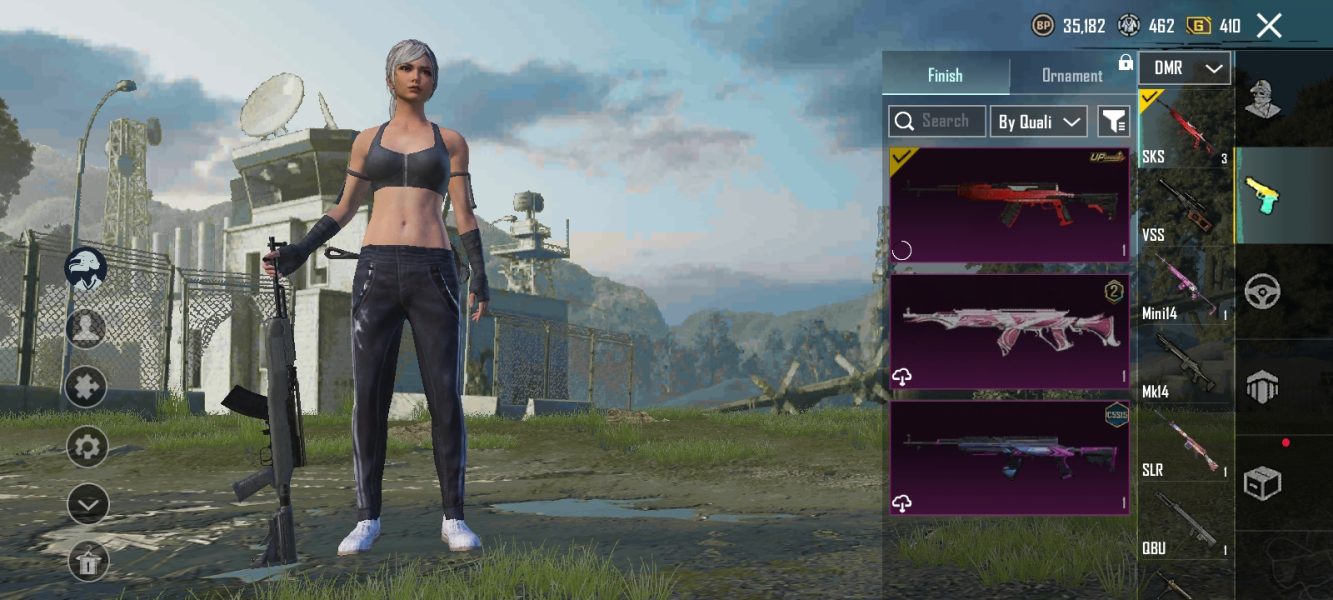Screen dimensions: 1333x600
Task: Choose the pink and white SKS finish
Action: pyautogui.click(x=1009, y=331)
